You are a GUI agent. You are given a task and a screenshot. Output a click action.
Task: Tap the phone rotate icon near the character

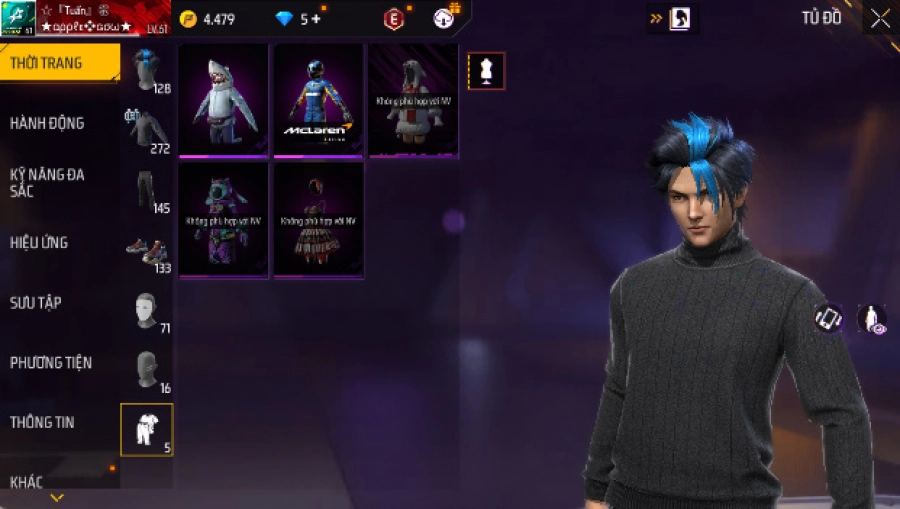point(828,318)
